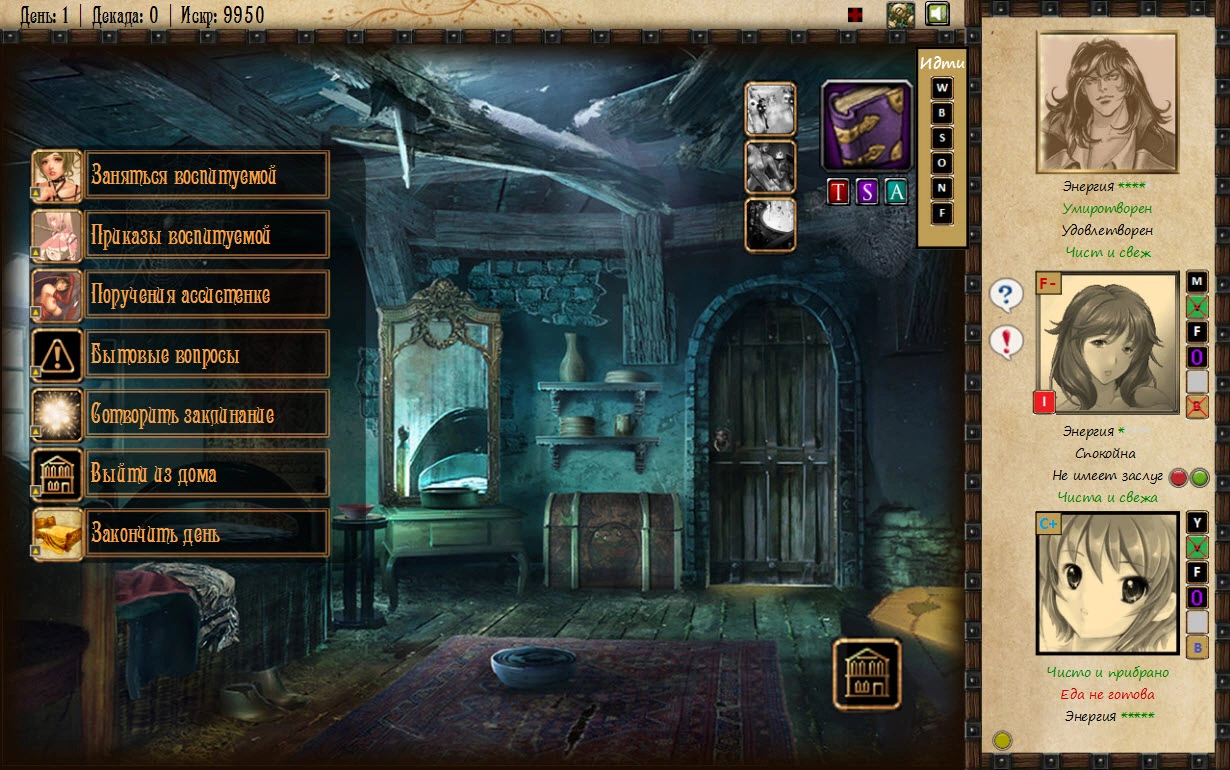This screenshot has width=1230, height=770.
Task: Click the red reward circle beside «Не имеет заслуг»
Action: pyautogui.click(x=1178, y=477)
